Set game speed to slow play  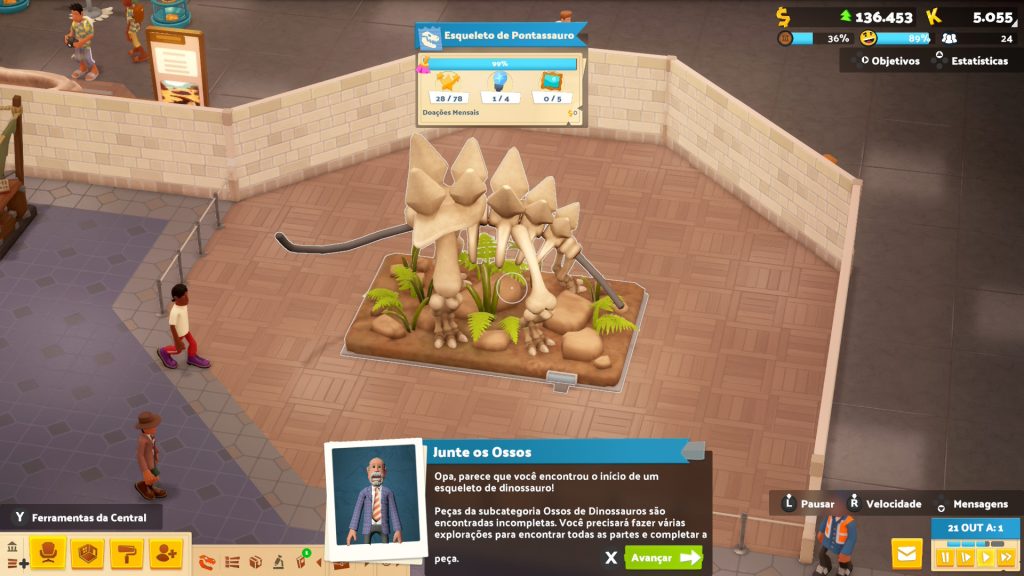coord(965,557)
